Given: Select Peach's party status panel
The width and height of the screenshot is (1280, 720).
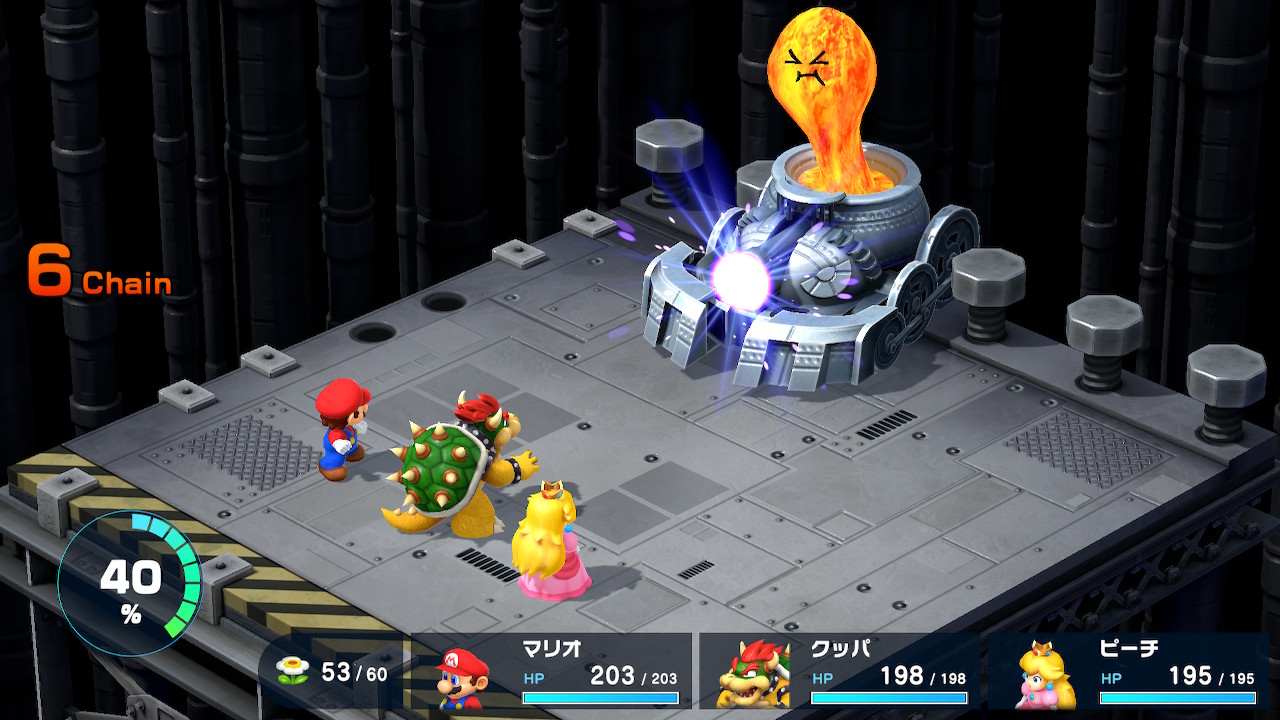Looking at the screenshot, I should click(x=1130, y=672).
